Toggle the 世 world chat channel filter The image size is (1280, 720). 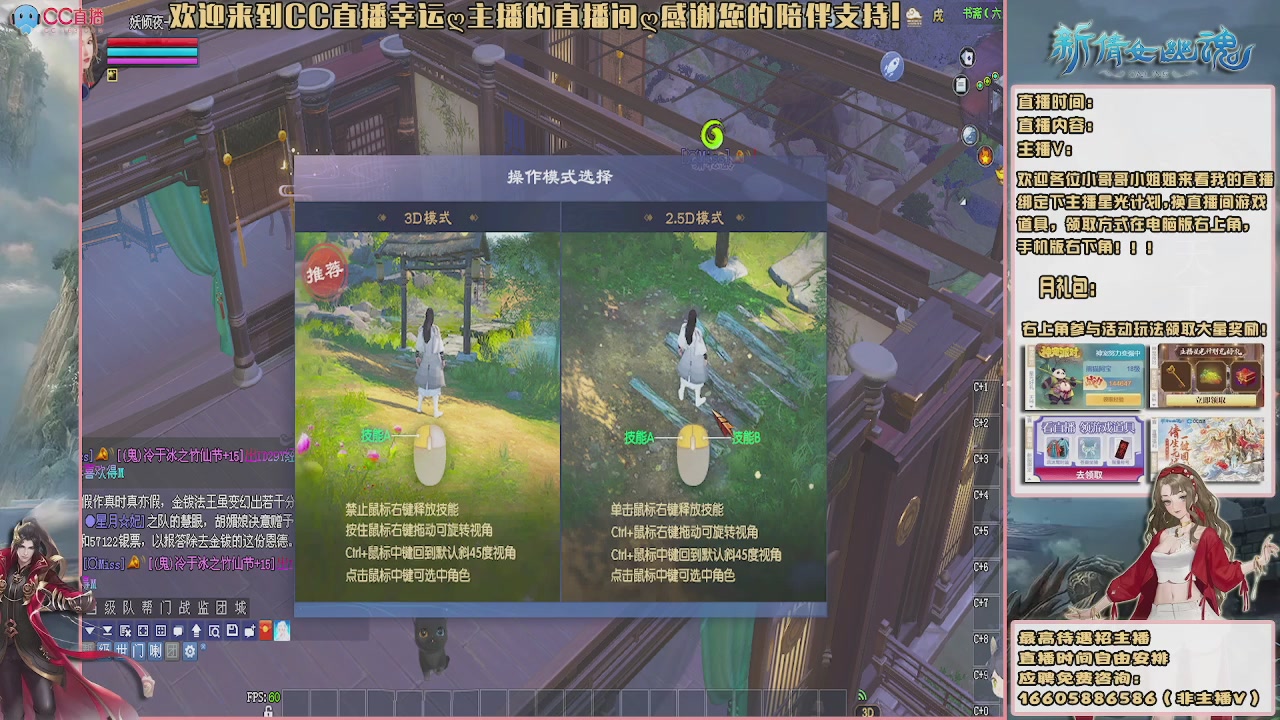point(120,649)
